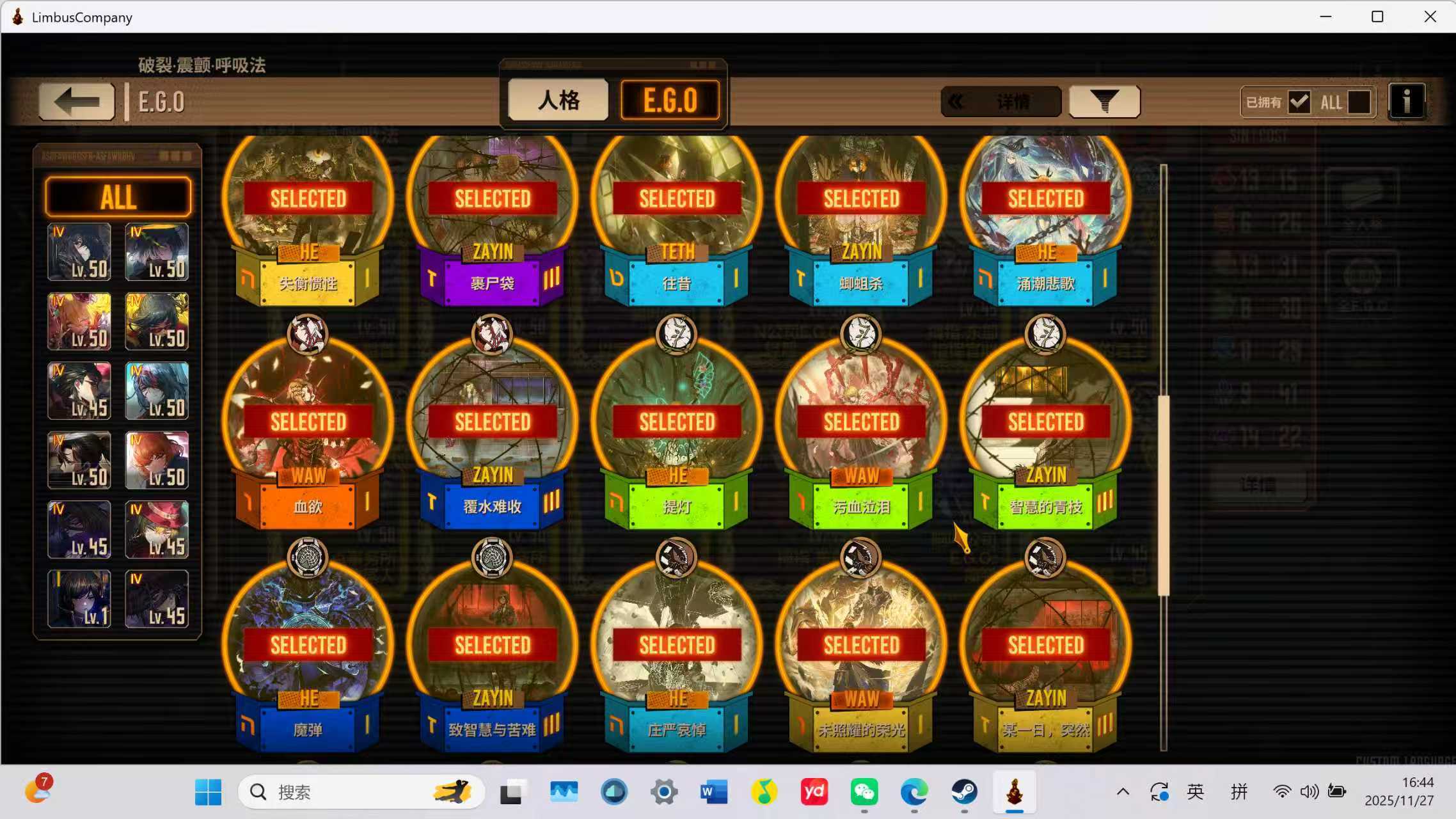Collapse the 详情 panel with the double chevron

pyautogui.click(x=957, y=100)
